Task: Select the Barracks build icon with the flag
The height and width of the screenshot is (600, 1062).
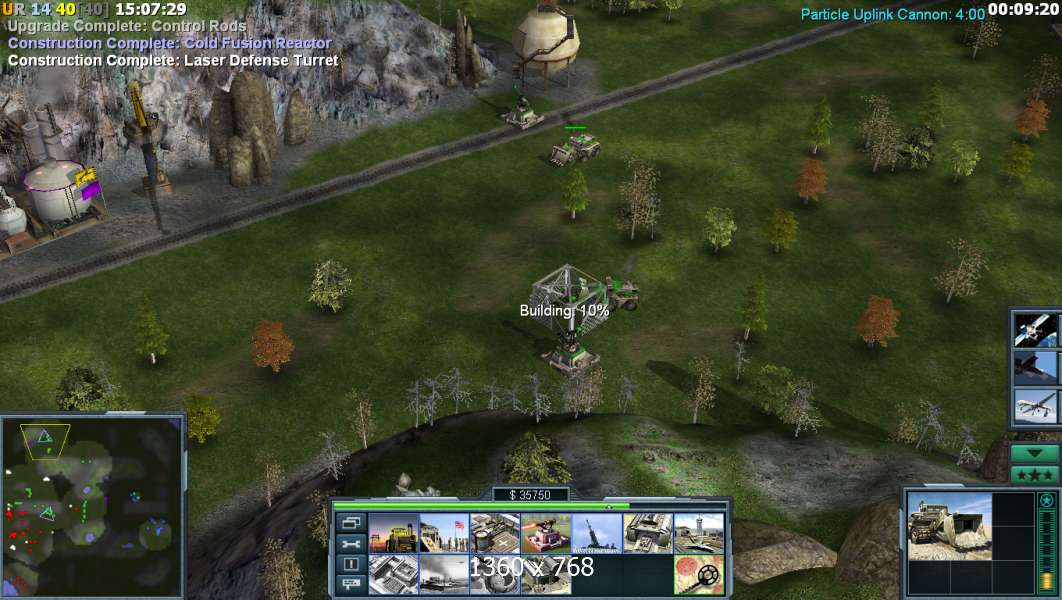Action: click(444, 533)
